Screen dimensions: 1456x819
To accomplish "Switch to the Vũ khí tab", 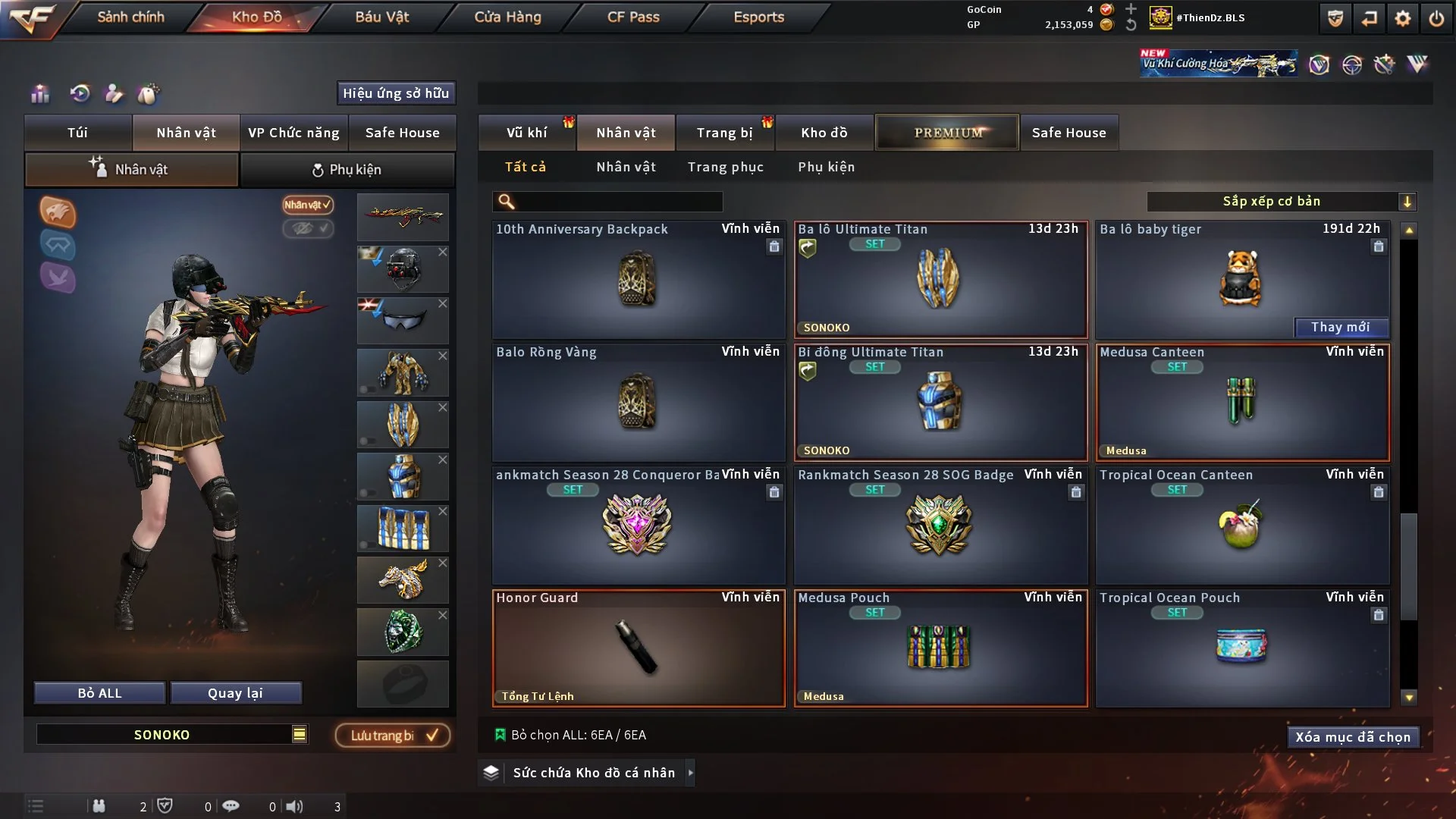I will 526,133.
